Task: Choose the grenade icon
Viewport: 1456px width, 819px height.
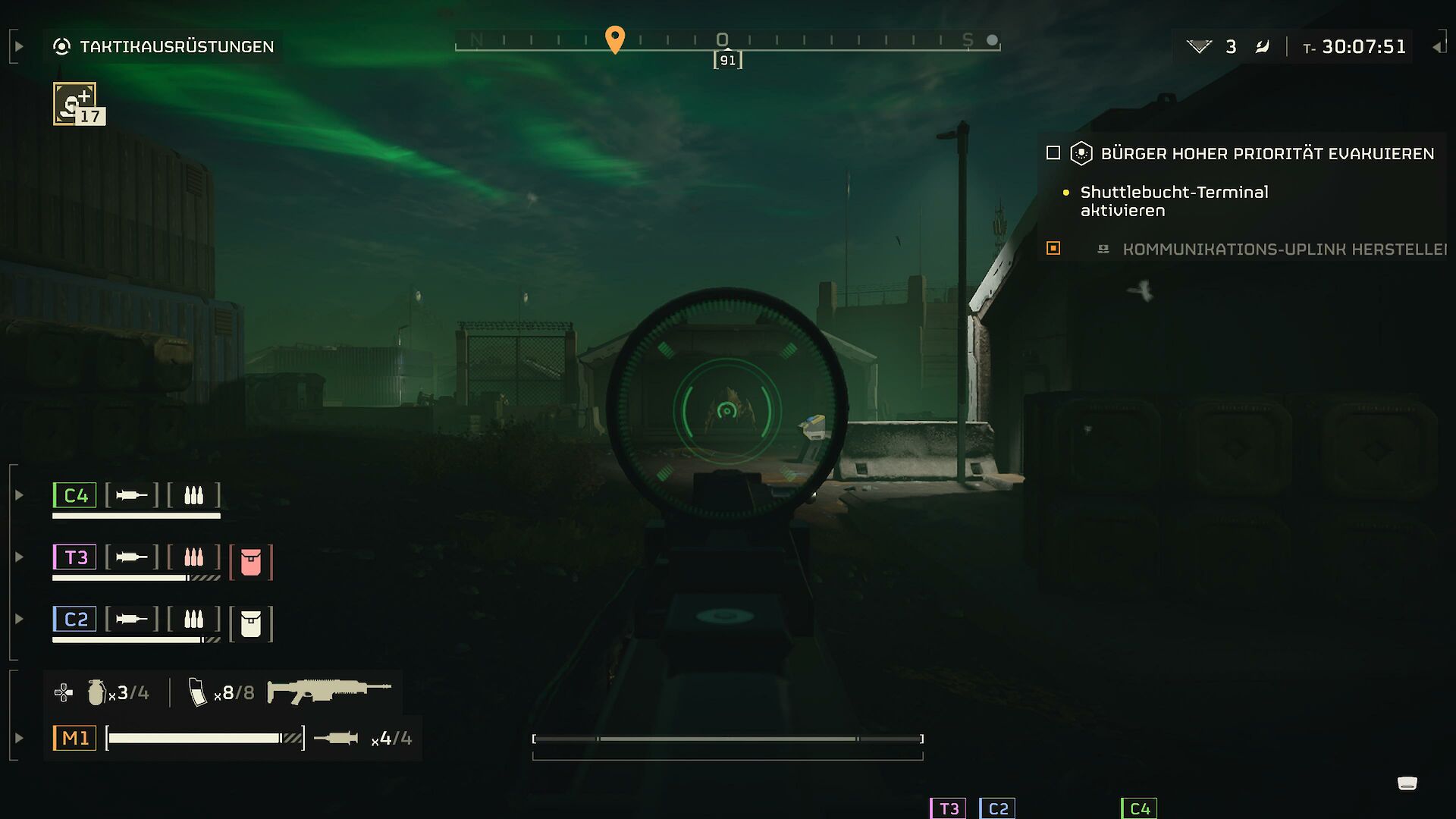Action: click(96, 692)
